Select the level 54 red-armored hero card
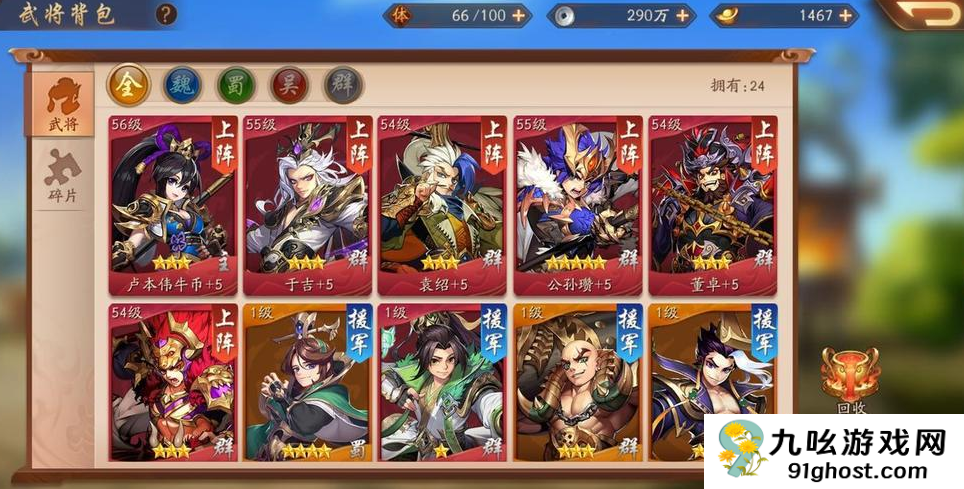This screenshot has width=964, height=489. click(x=173, y=383)
